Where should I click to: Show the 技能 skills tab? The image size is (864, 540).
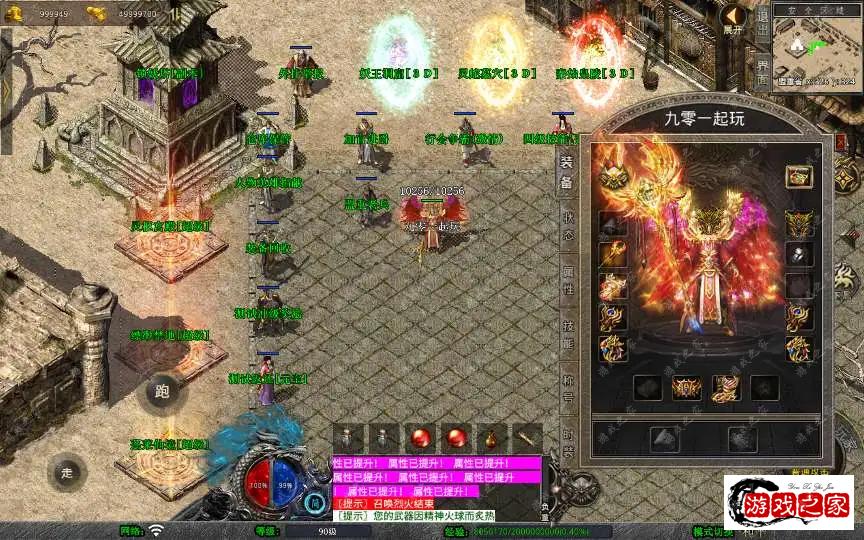pos(567,335)
